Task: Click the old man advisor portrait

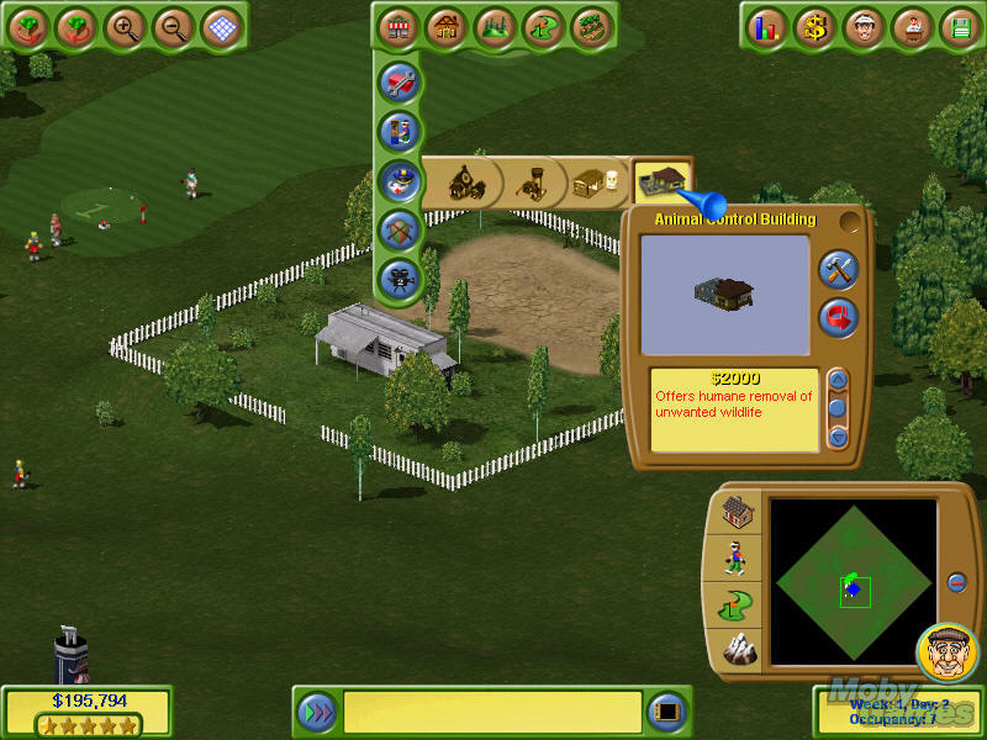Action: 946,654
